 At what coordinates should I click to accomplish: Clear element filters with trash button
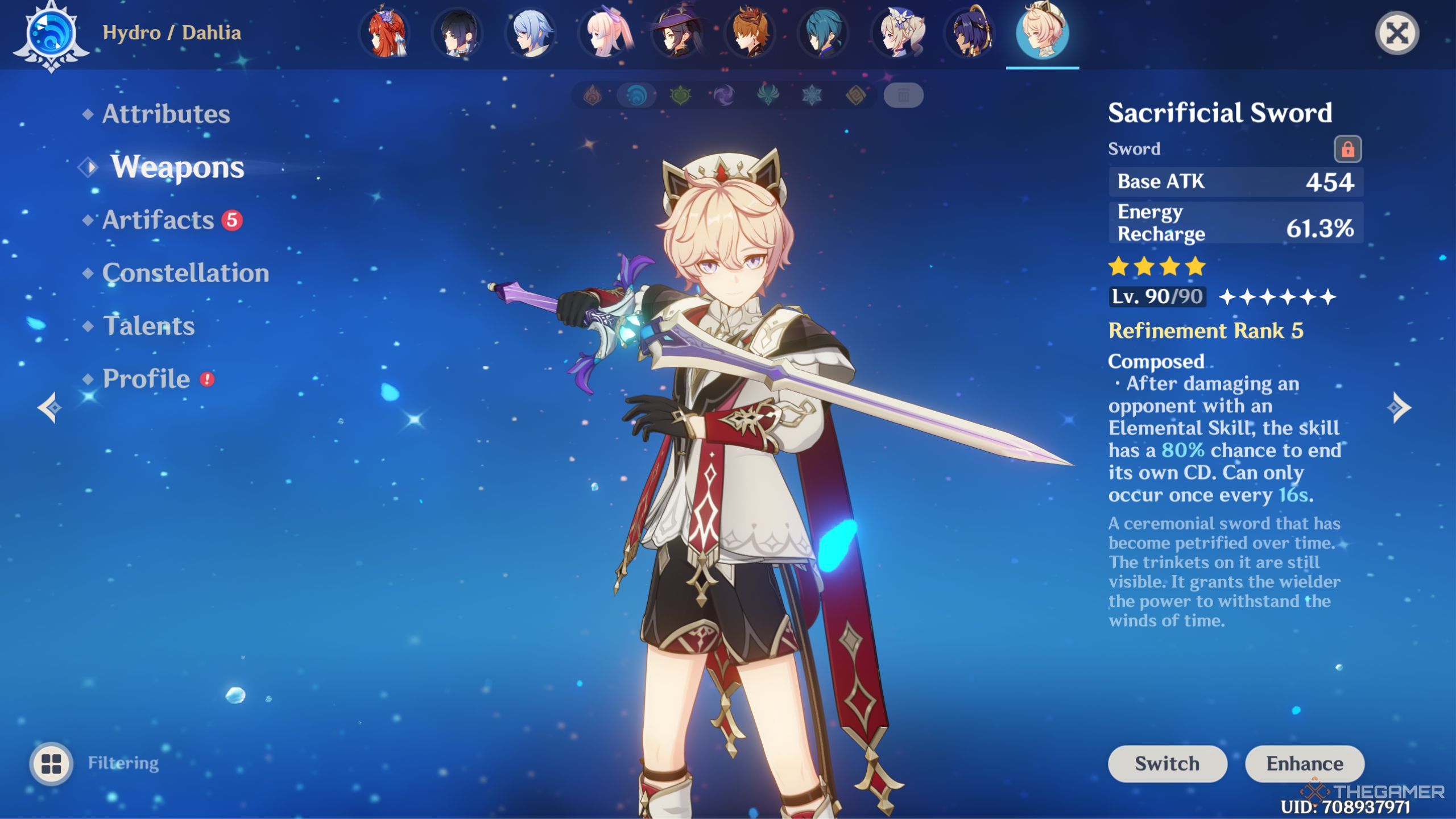tap(903, 96)
